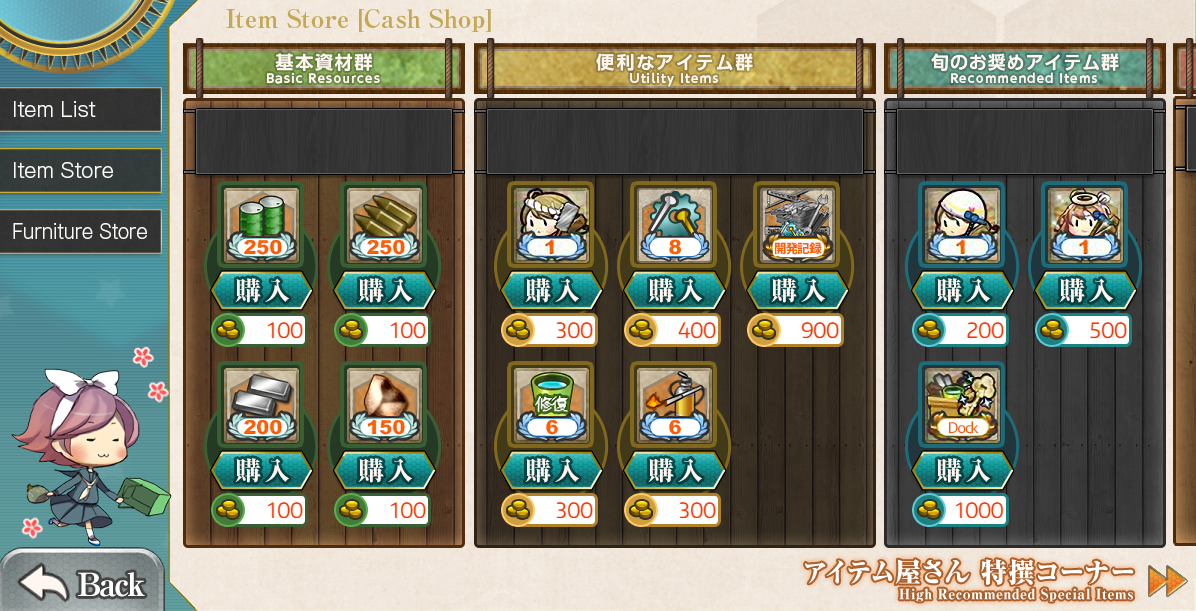Buy the 200 steel ingot pack
Viewport: 1196px width, 611px height.
point(262,471)
